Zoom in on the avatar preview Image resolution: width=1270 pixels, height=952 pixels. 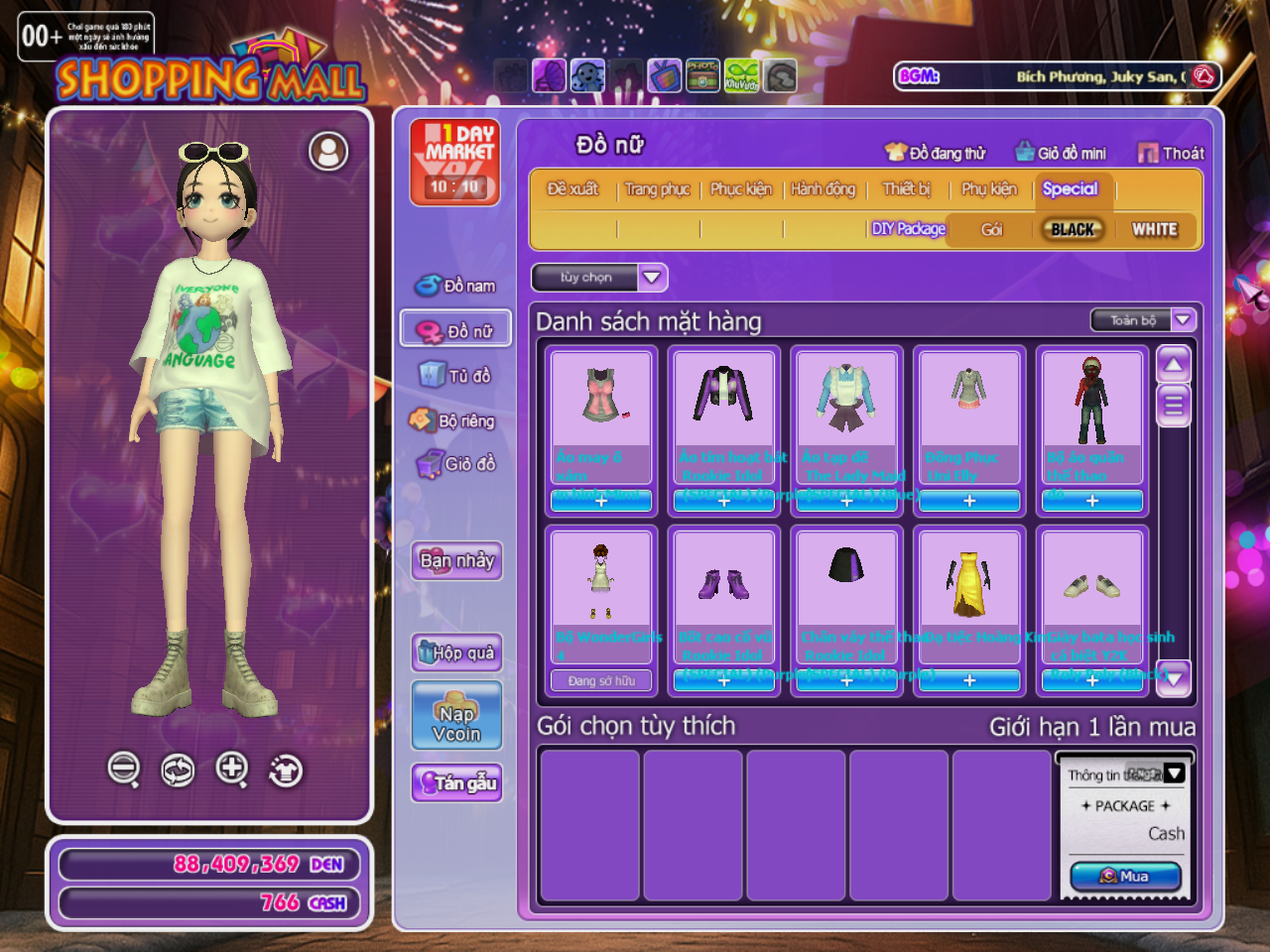(231, 769)
